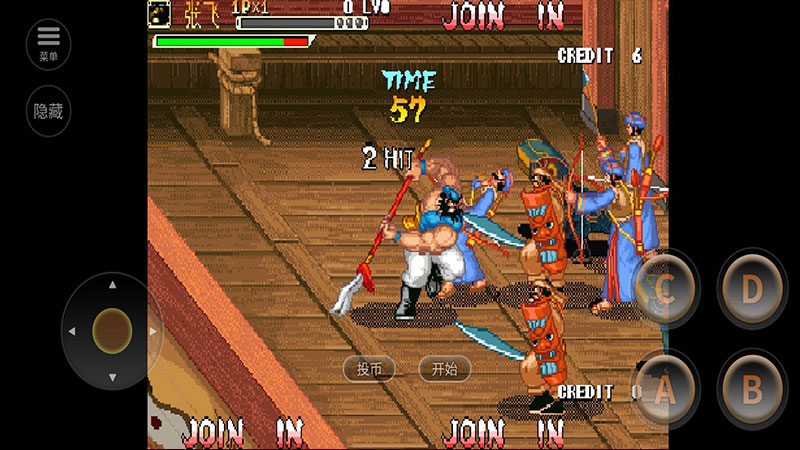The height and width of the screenshot is (450, 800).
Task: Tap the 开始 start button
Action: coord(444,369)
